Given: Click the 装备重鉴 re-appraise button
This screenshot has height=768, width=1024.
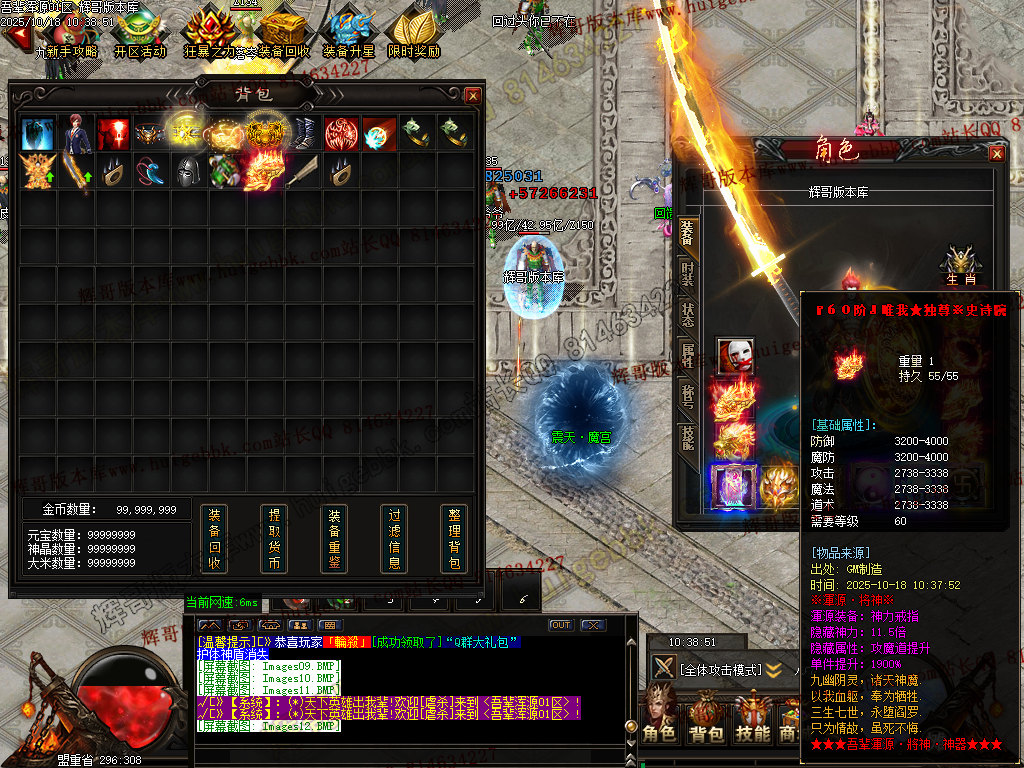Looking at the screenshot, I should pyautogui.click(x=334, y=539).
